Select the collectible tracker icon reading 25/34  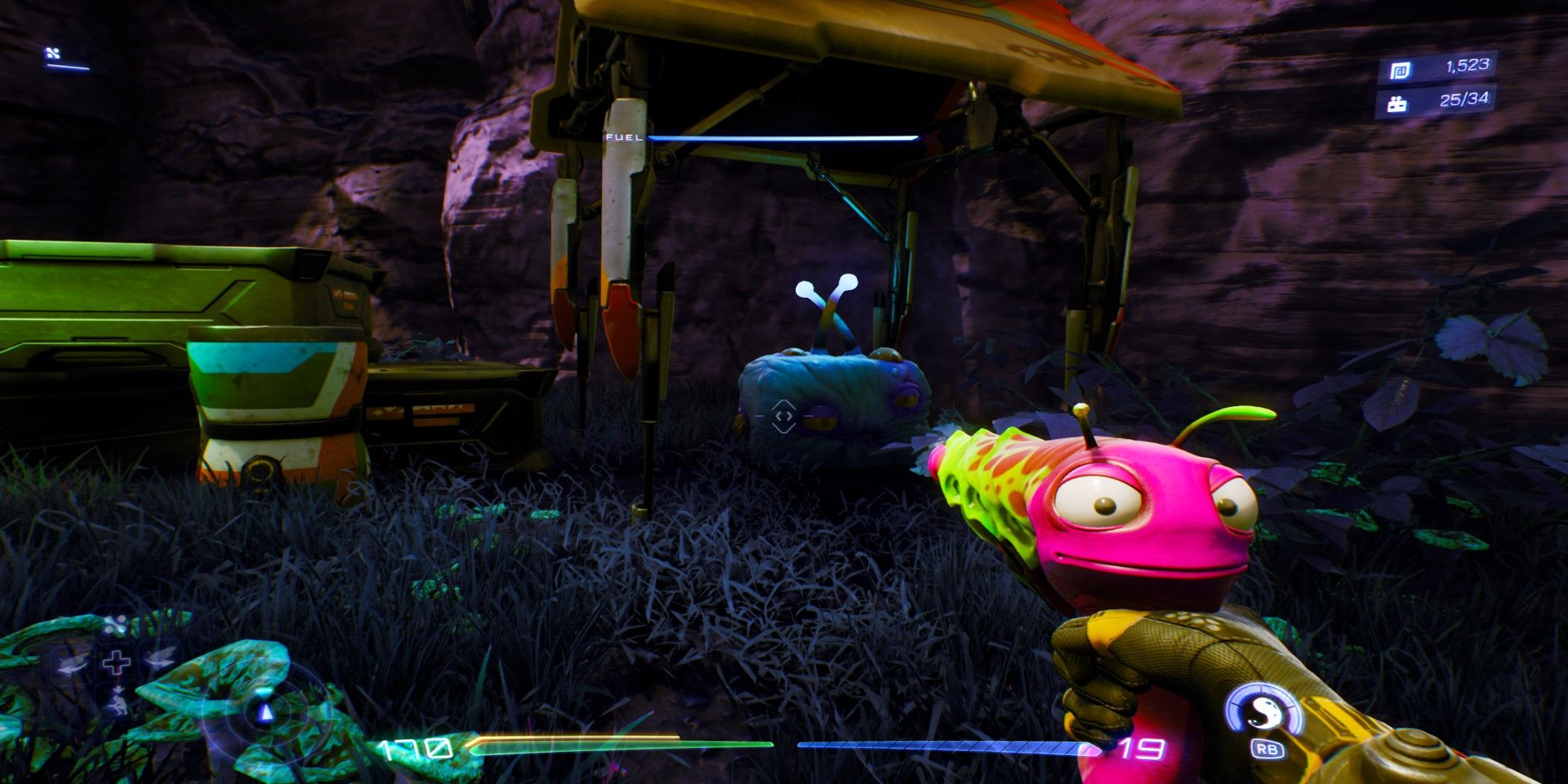tap(1396, 104)
